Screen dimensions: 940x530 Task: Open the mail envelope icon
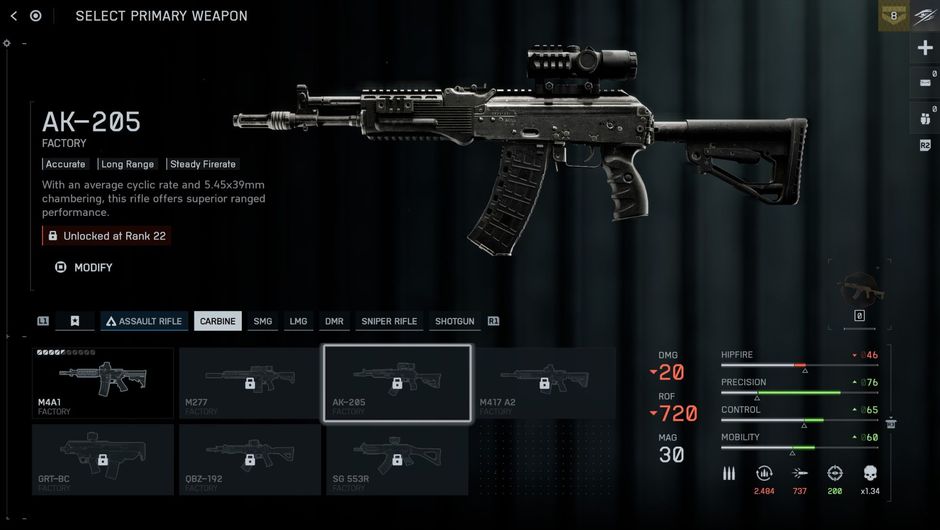(x=925, y=83)
